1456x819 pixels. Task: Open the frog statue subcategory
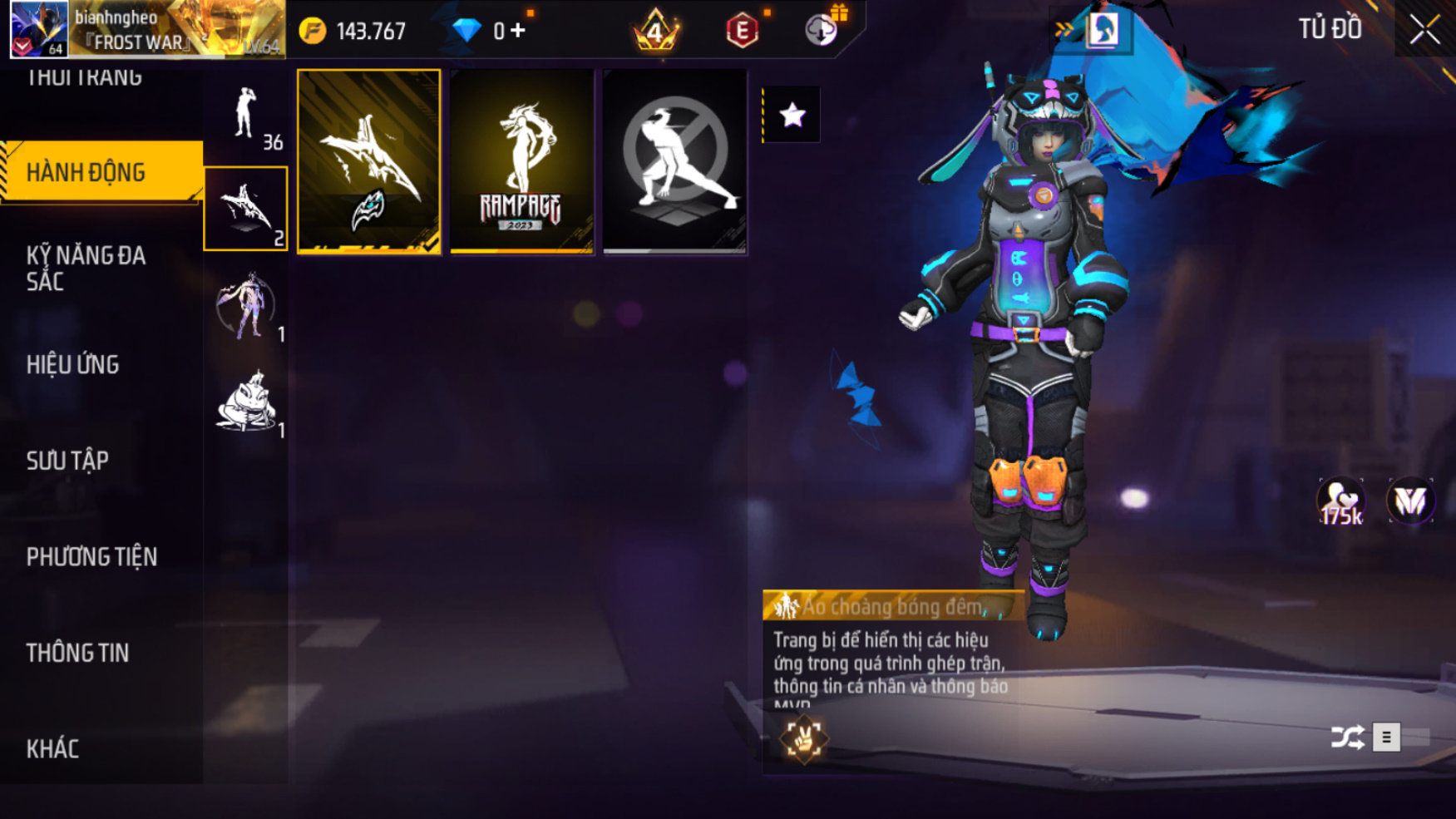click(x=246, y=403)
